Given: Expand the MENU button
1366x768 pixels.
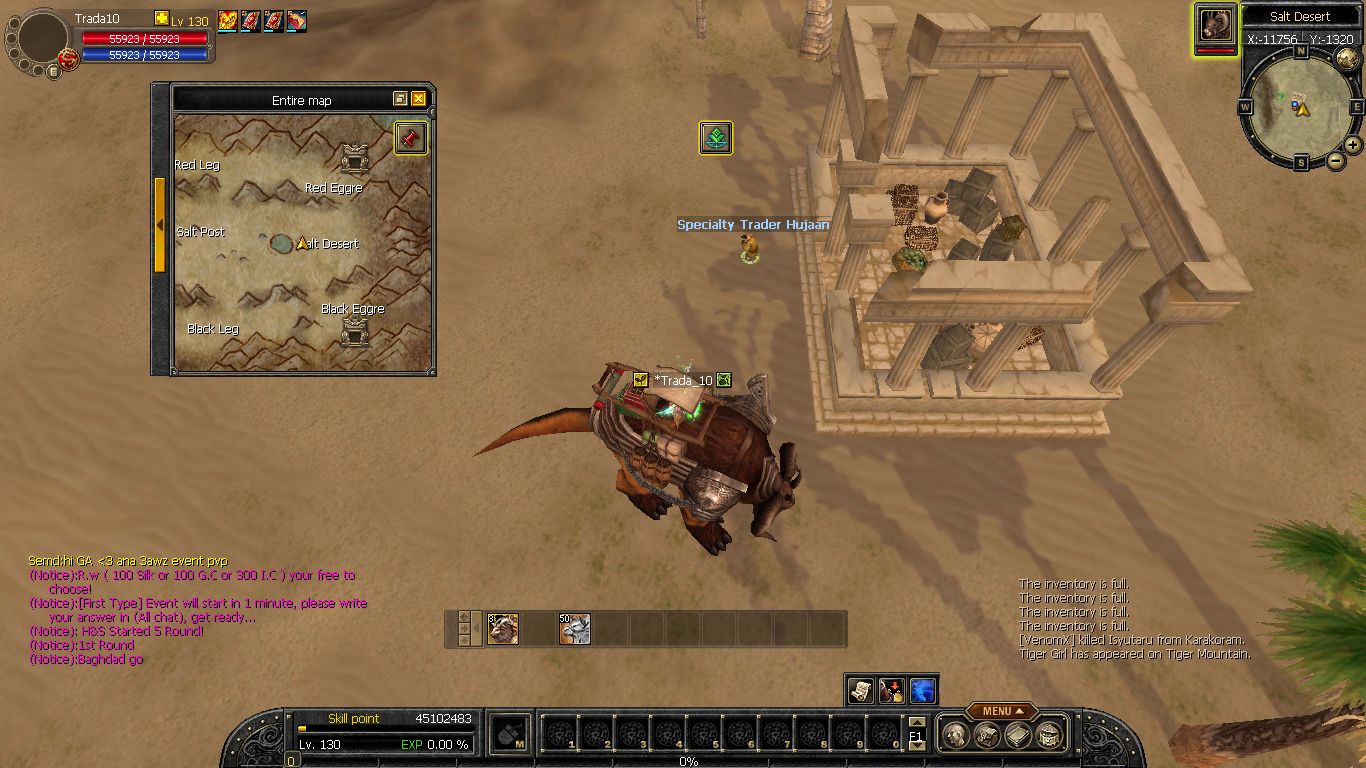Looking at the screenshot, I should (1003, 711).
